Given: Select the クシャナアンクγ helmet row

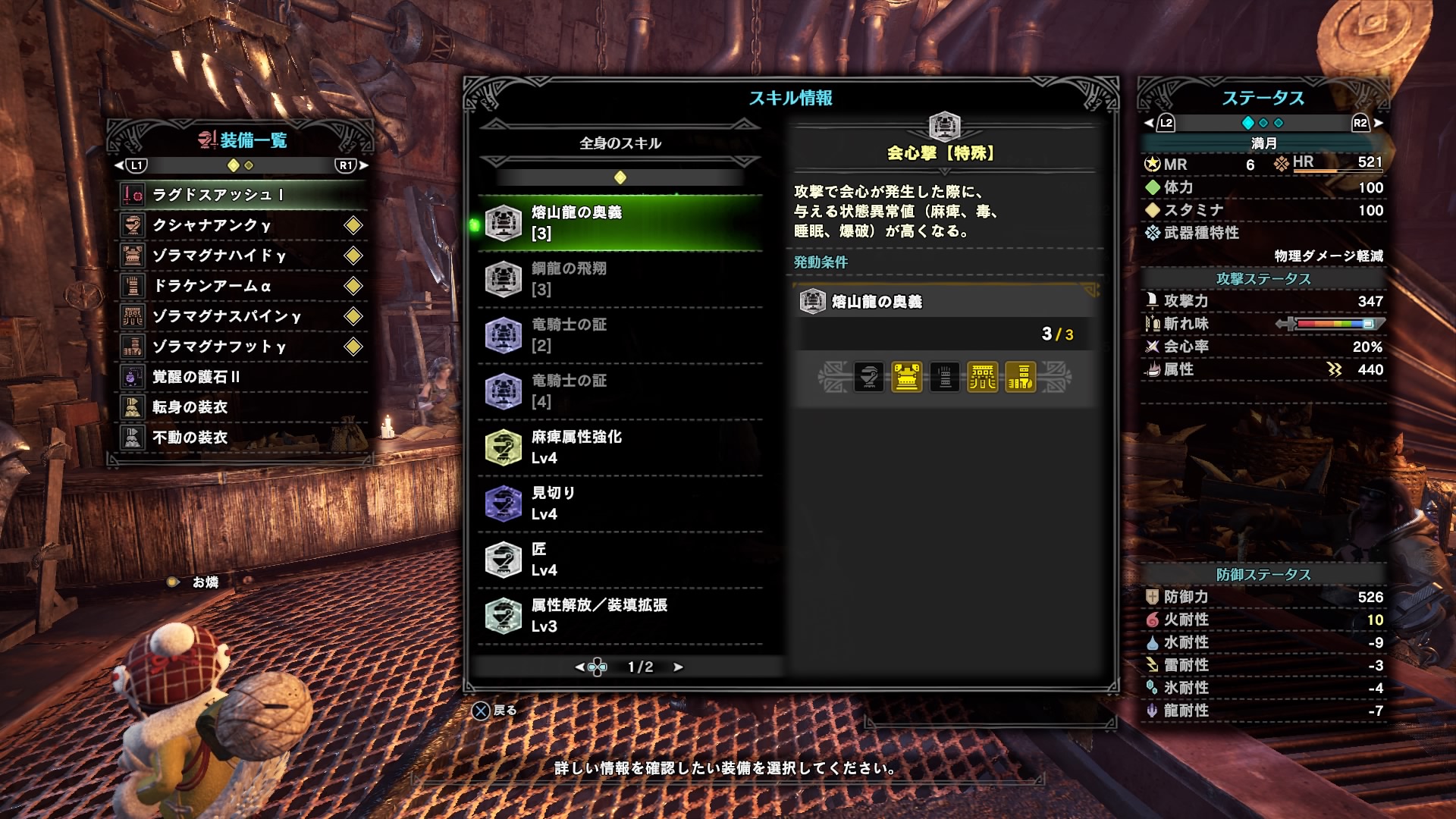Looking at the screenshot, I should 241,225.
